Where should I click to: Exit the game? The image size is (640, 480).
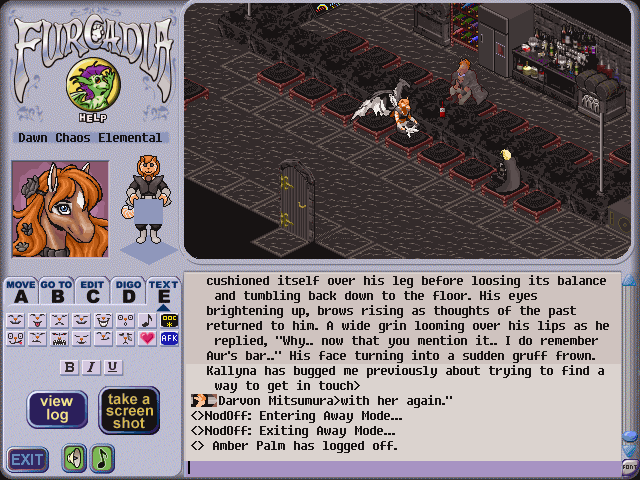(x=28, y=459)
